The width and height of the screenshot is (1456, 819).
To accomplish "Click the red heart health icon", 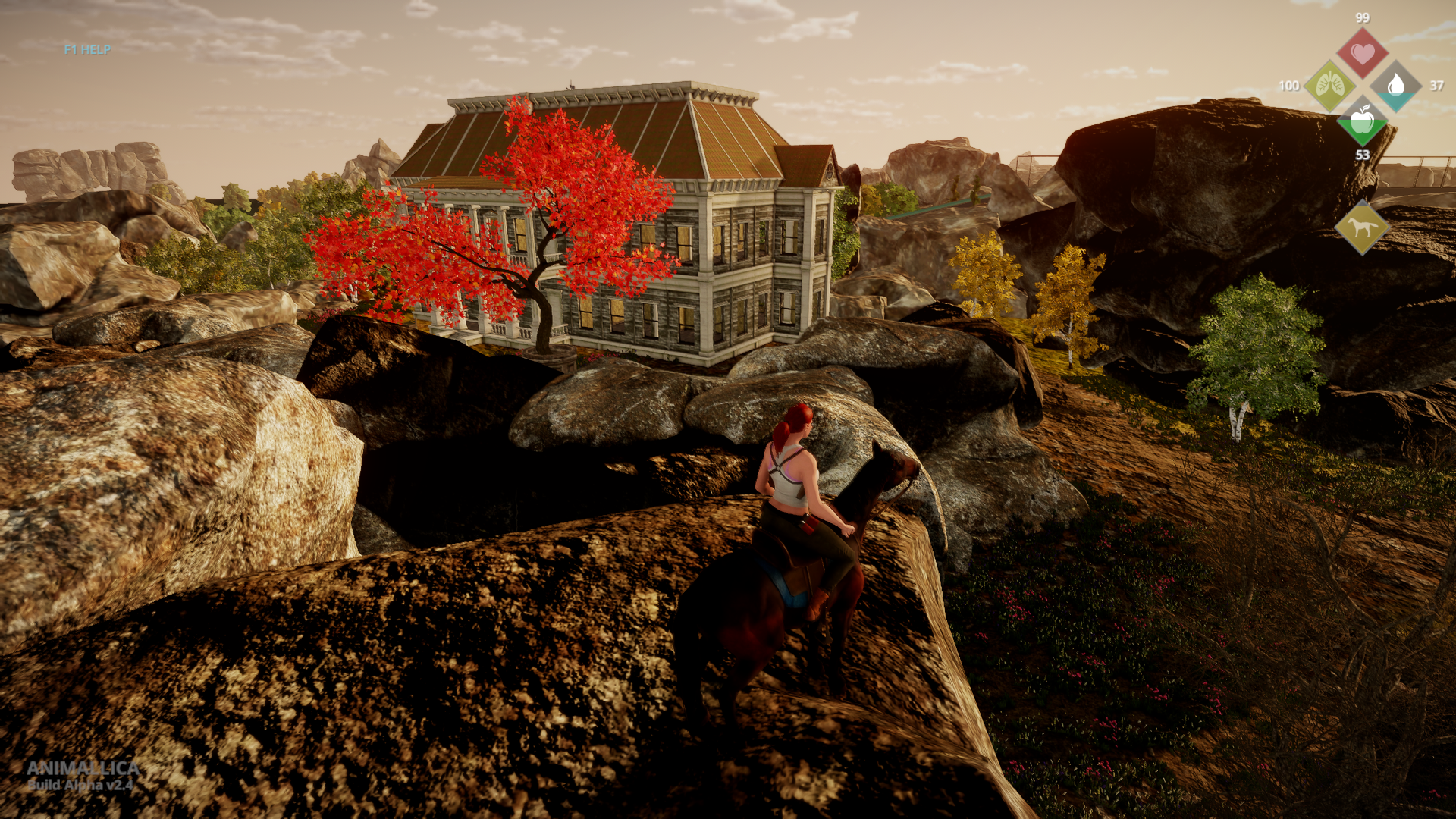I will point(1362,53).
